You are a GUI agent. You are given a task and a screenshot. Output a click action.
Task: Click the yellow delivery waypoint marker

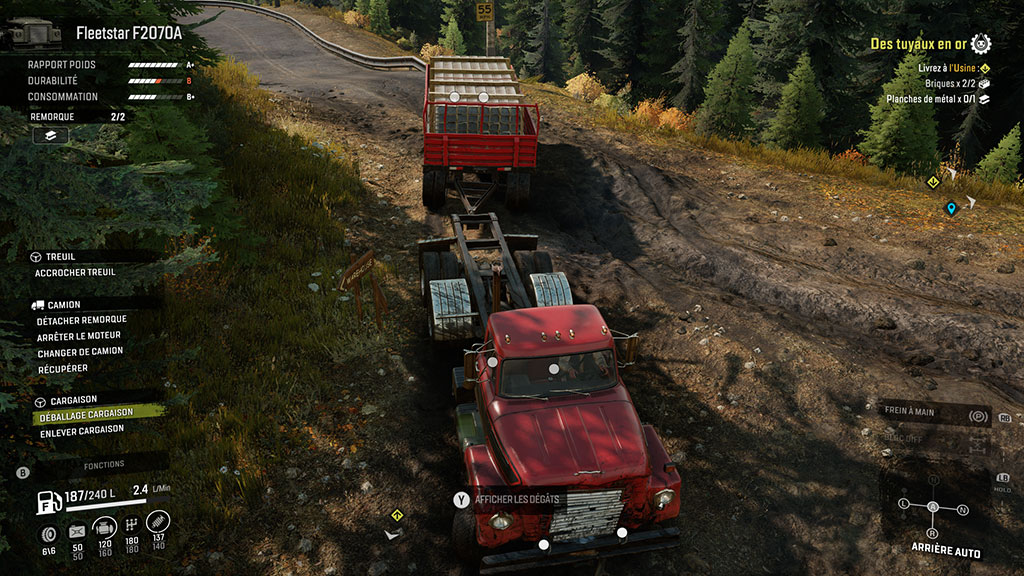[932, 181]
